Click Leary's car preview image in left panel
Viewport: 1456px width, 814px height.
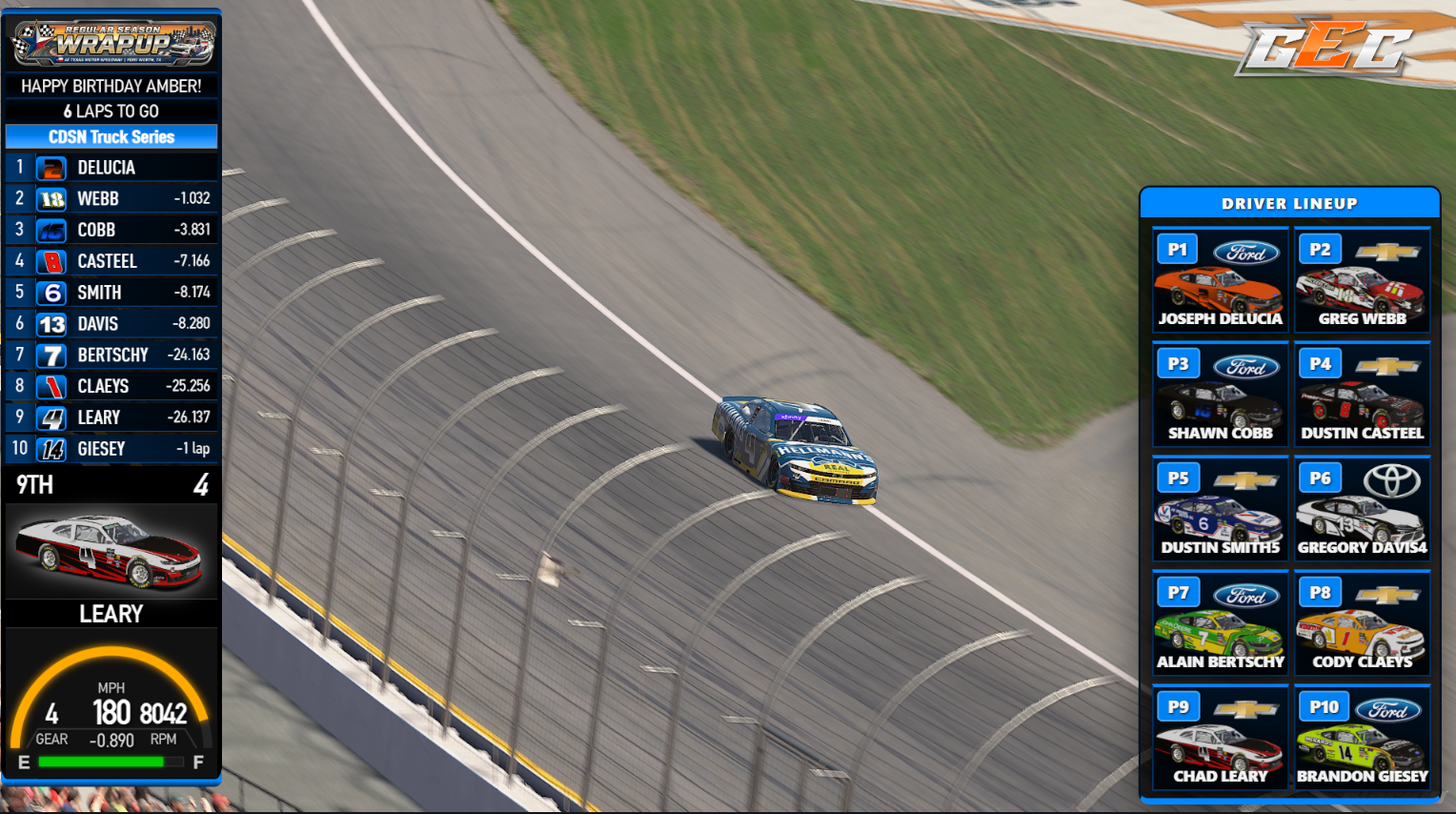coord(111,549)
